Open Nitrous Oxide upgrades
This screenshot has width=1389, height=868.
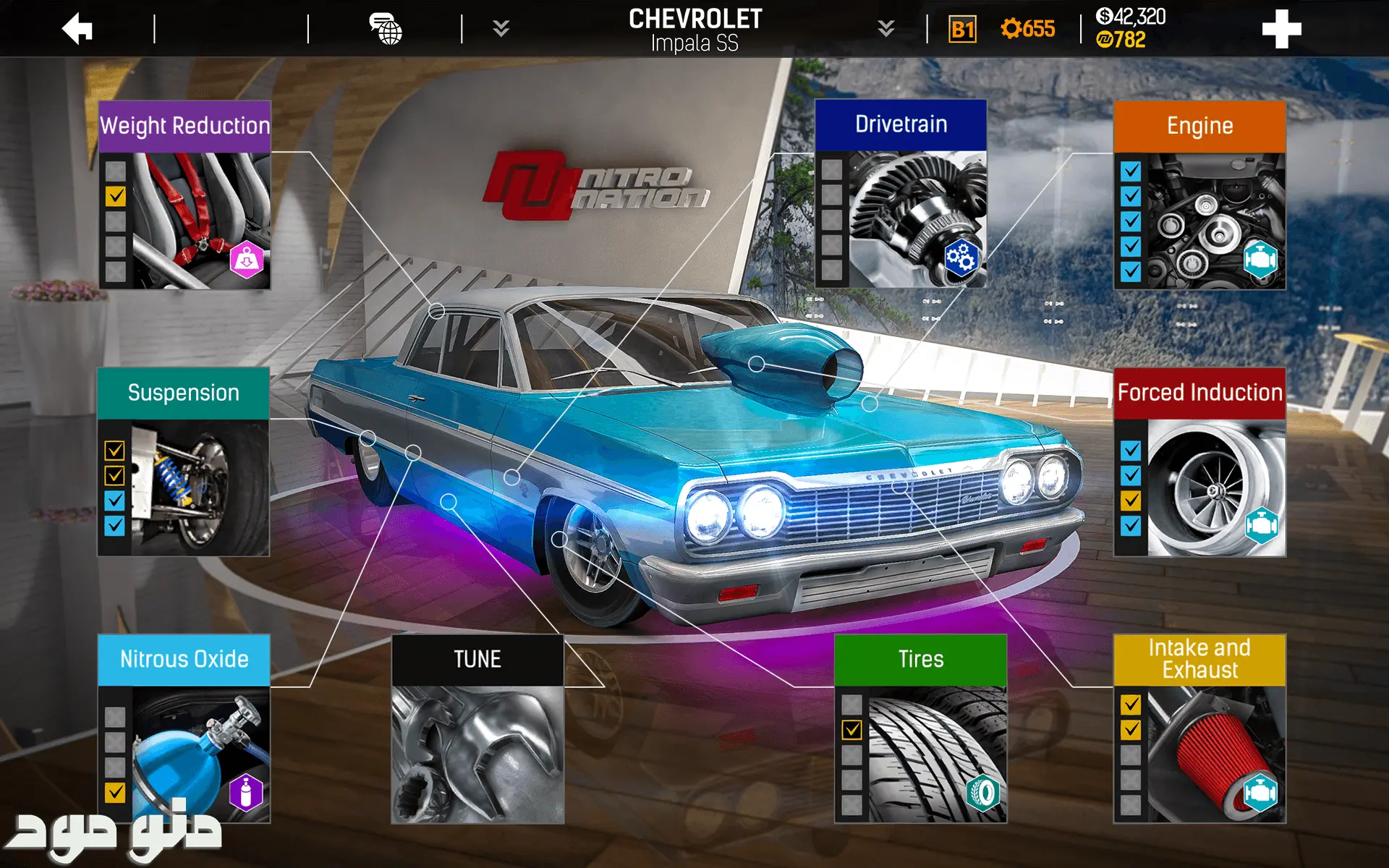(184, 729)
